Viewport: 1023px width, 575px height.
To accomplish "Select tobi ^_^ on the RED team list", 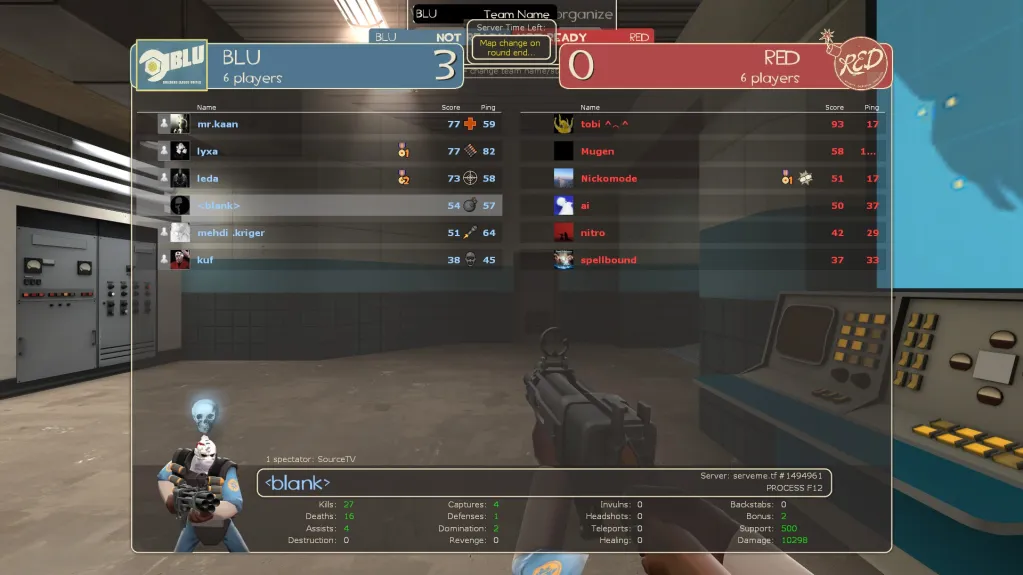I will point(700,124).
